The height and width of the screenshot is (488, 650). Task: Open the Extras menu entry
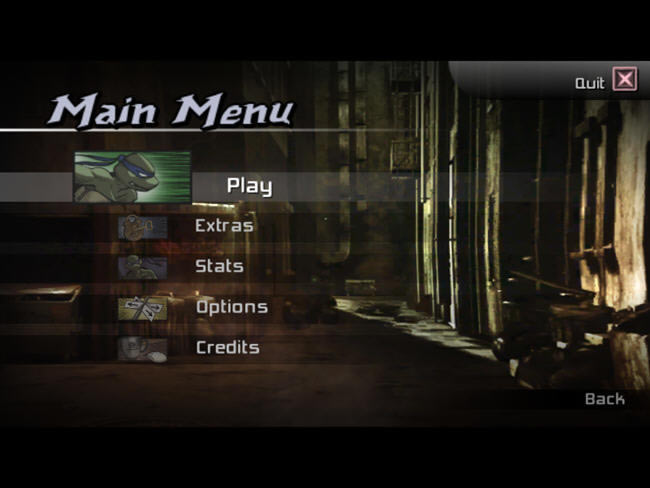tap(224, 226)
